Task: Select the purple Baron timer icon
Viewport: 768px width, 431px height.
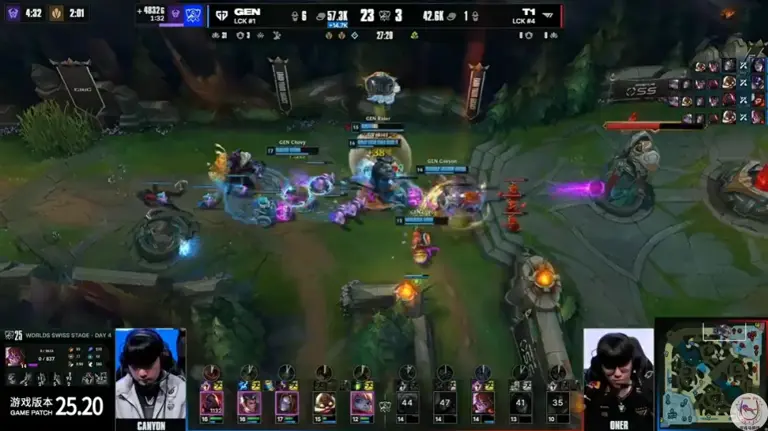Action: pyautogui.click(x=12, y=13)
